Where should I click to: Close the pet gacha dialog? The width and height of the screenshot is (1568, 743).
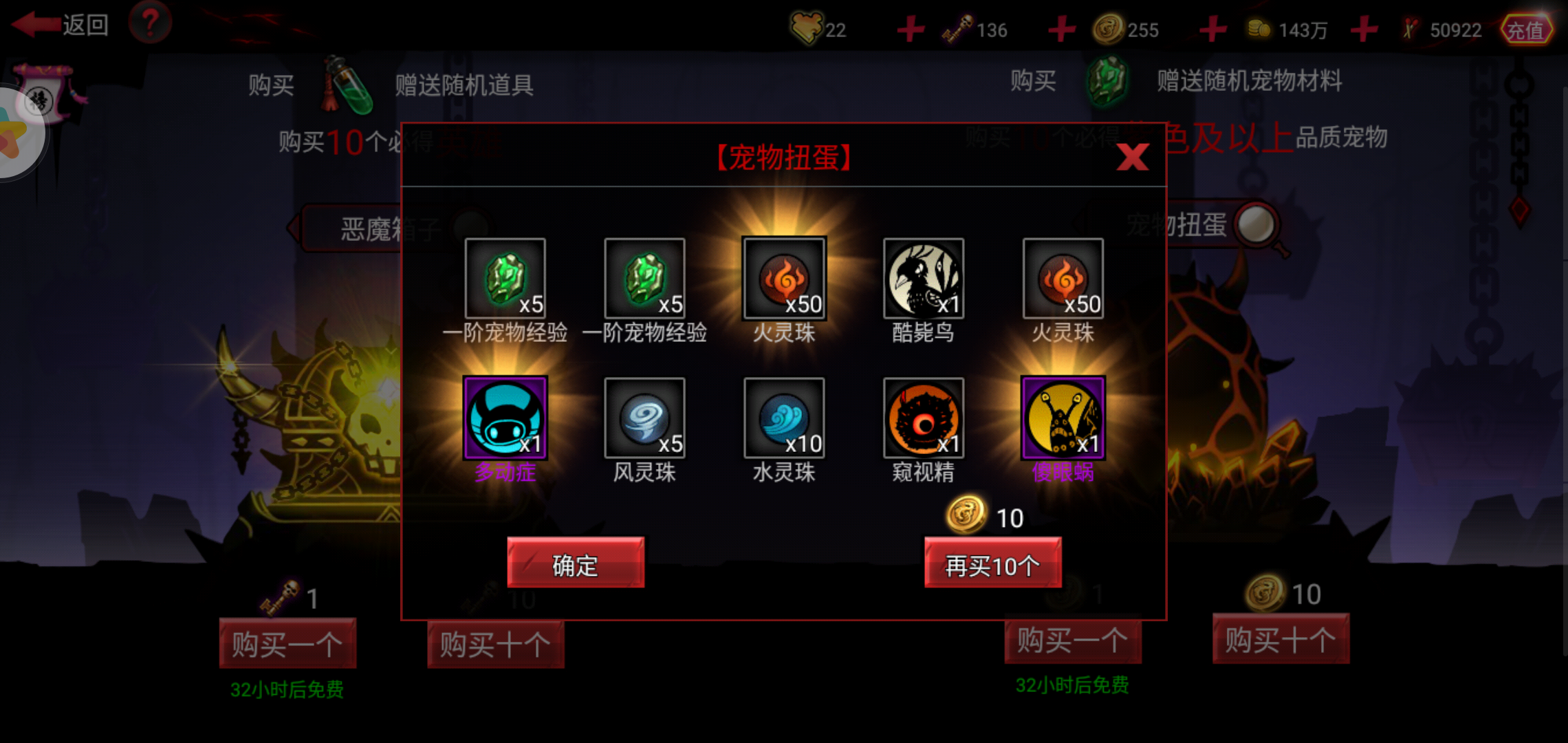tap(1133, 157)
